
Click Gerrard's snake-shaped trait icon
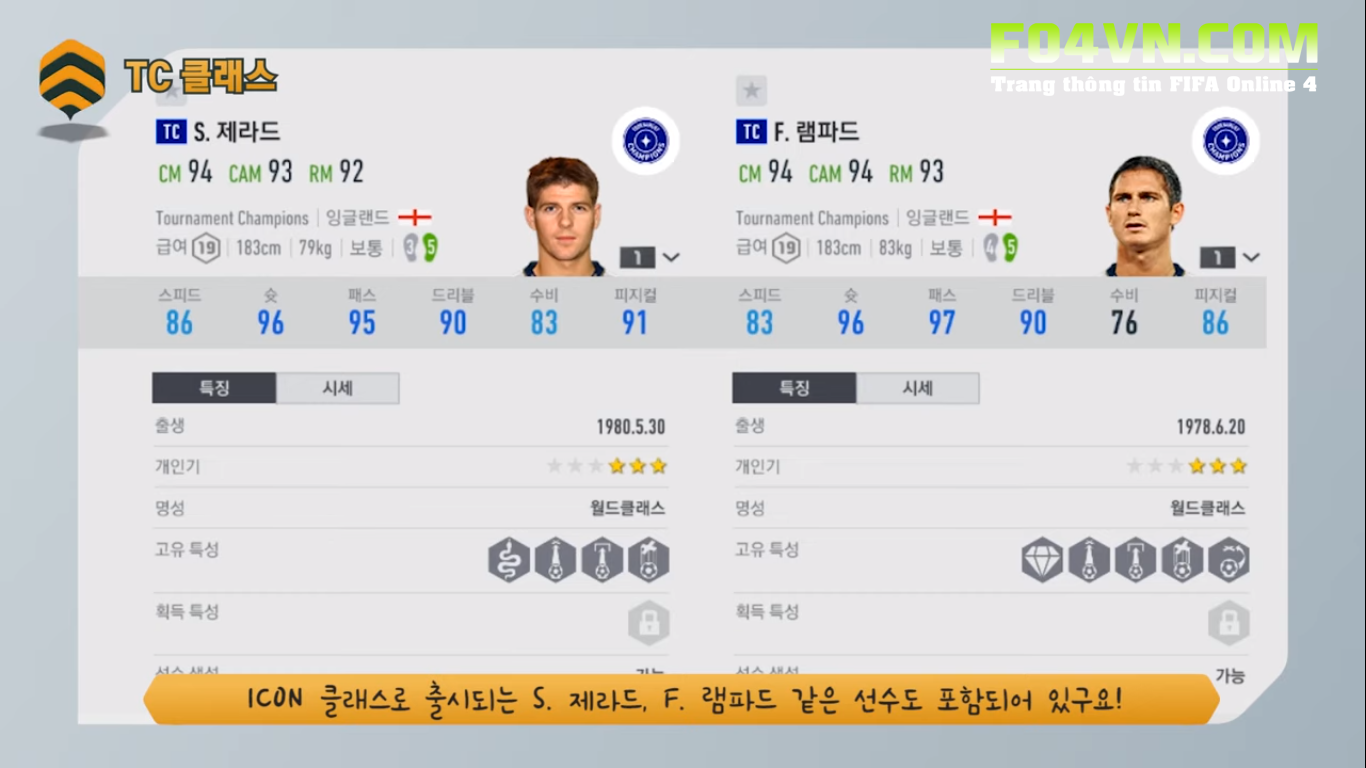coord(509,560)
